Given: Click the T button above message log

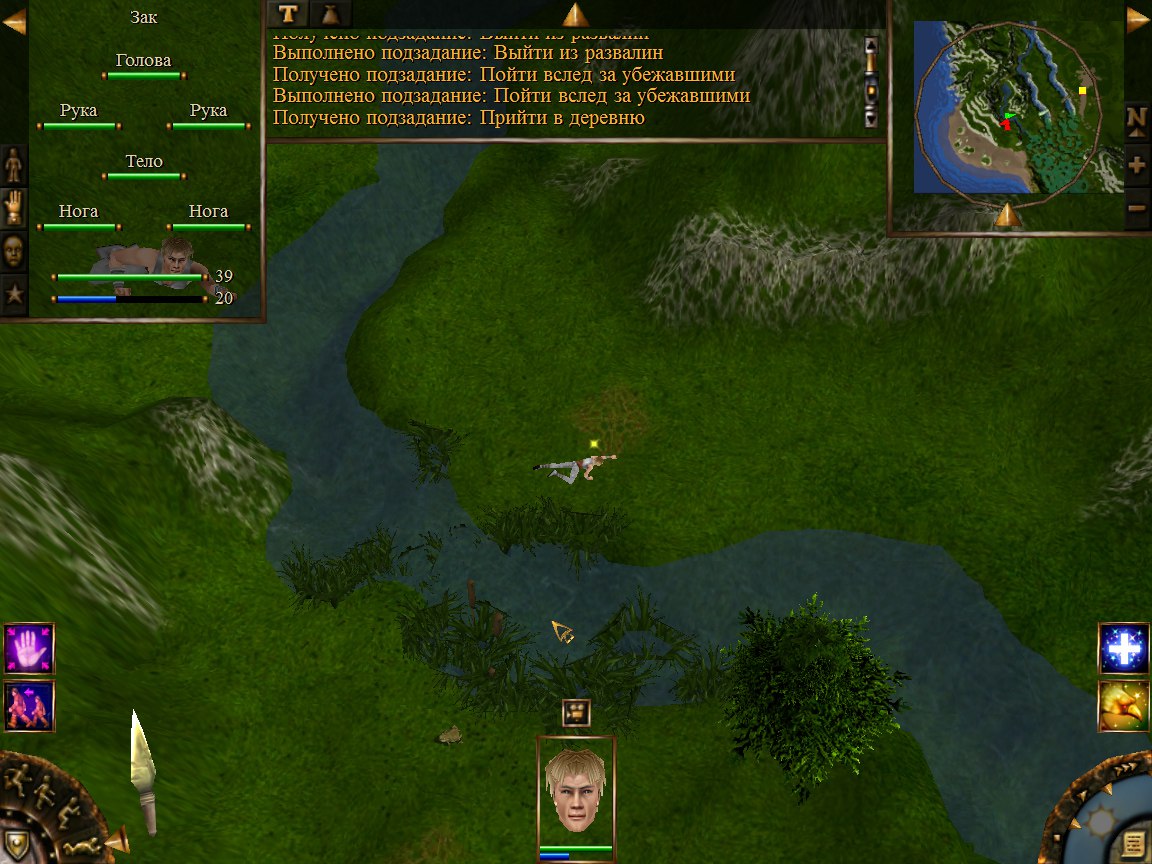Looking at the screenshot, I should coord(288,13).
